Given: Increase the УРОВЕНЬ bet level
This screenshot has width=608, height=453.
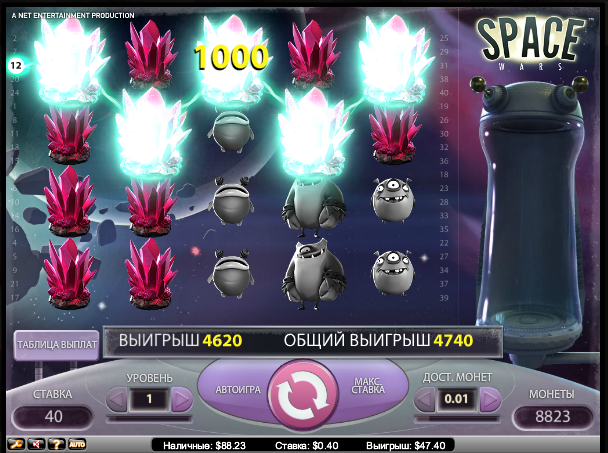Looking at the screenshot, I should (181, 400).
